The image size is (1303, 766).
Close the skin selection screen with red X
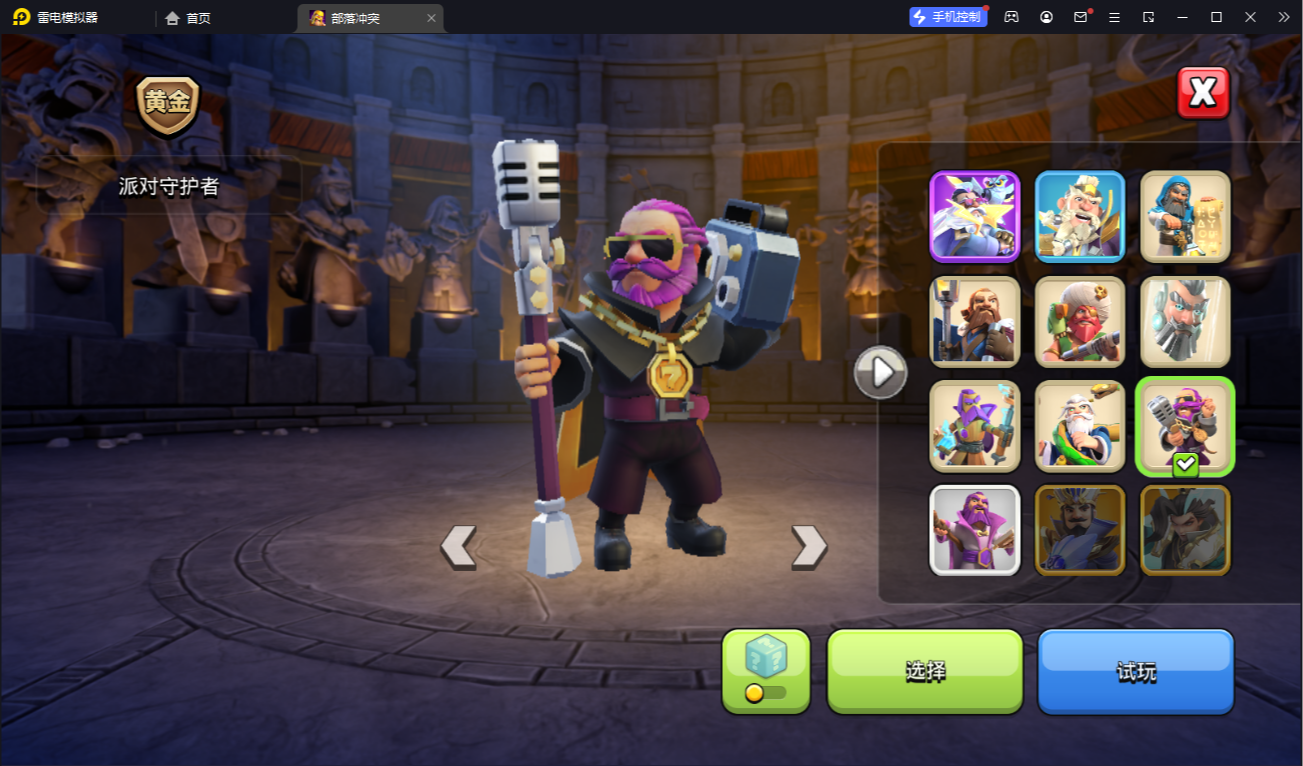point(1202,93)
